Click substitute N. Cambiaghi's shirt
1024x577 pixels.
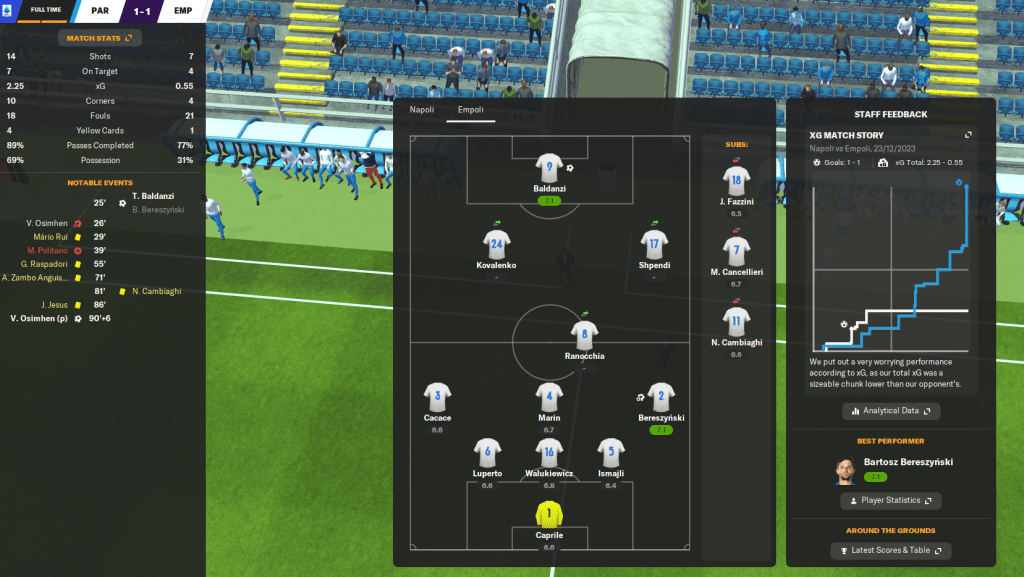tap(736, 321)
